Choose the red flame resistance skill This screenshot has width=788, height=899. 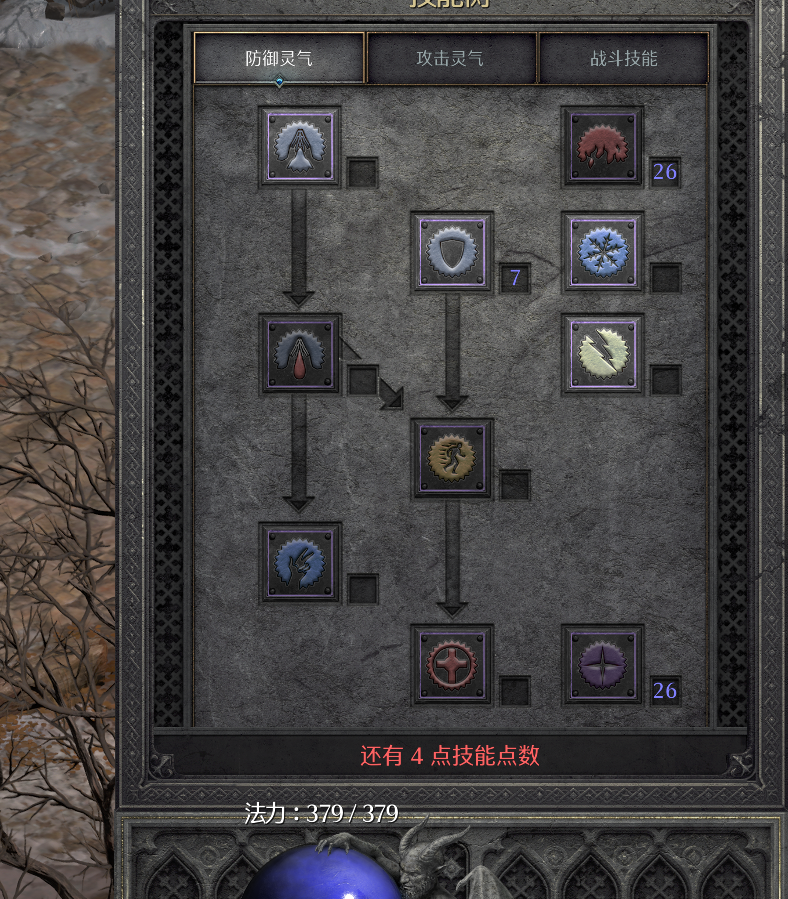pyautogui.click(x=602, y=146)
